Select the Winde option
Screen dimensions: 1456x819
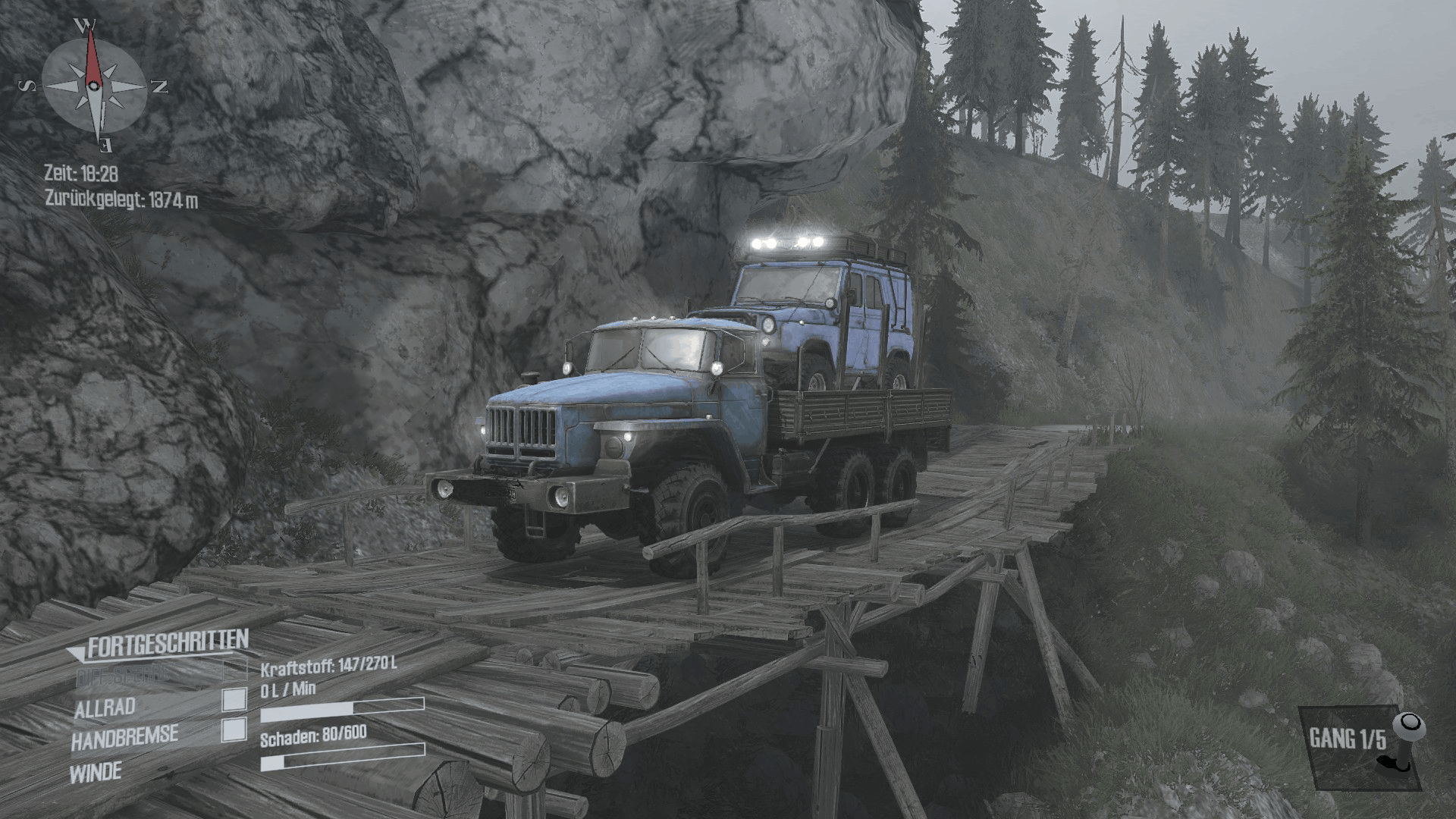96,773
